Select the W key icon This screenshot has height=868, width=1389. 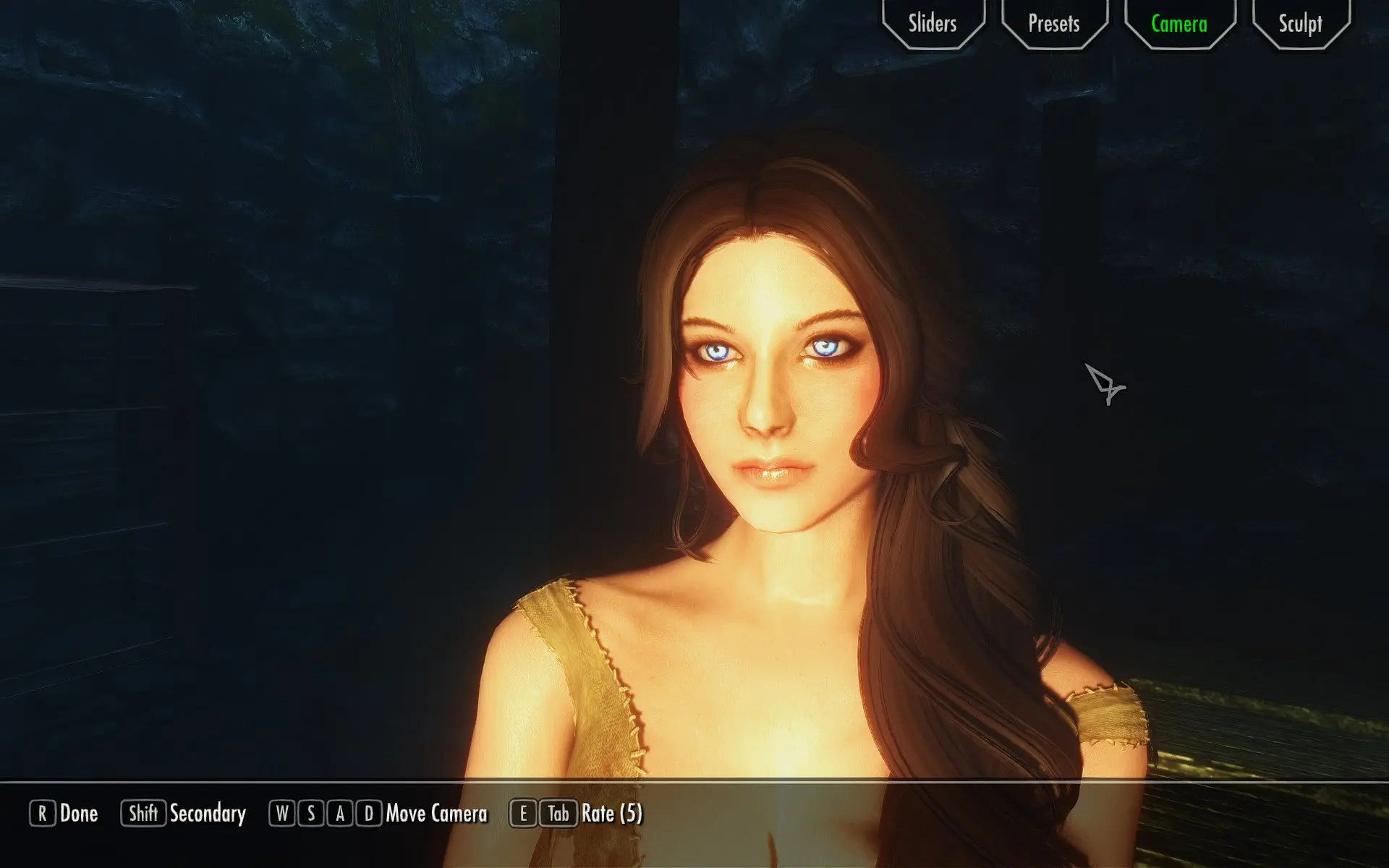[281, 814]
